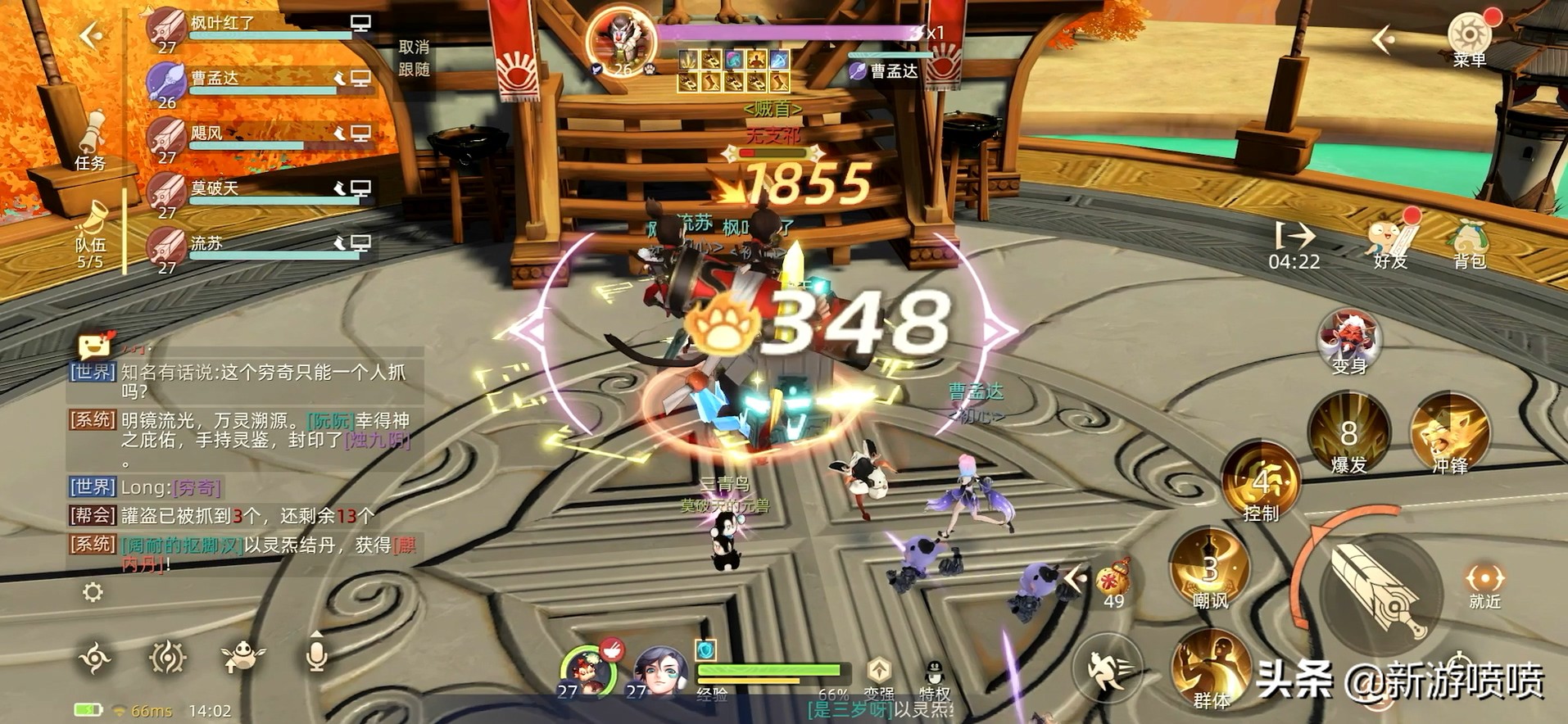Use the 控制 control skill
The width and height of the screenshot is (1568, 724).
[1261, 482]
